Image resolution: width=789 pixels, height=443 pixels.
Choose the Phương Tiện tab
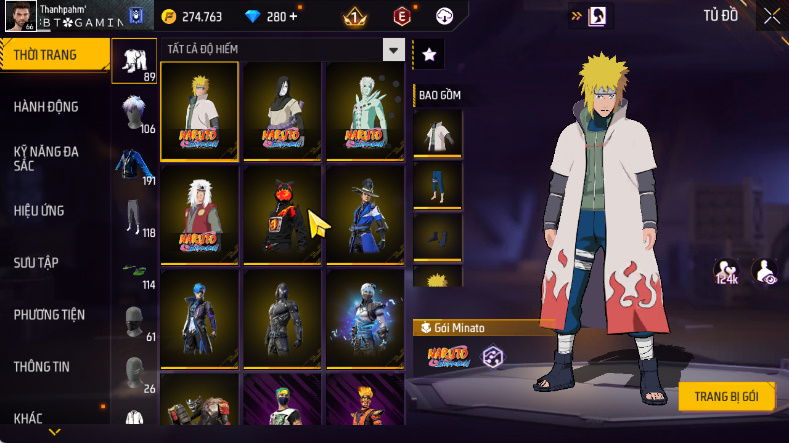49,315
